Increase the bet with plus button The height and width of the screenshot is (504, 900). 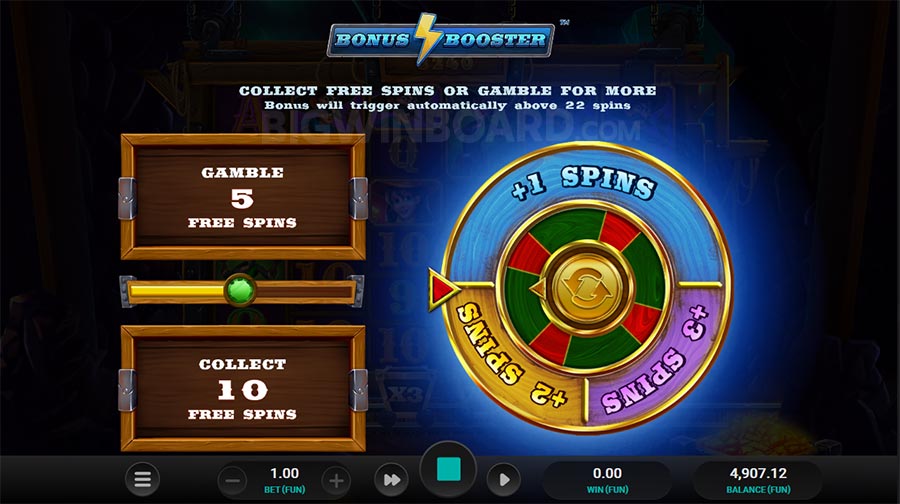pyautogui.click(x=336, y=480)
